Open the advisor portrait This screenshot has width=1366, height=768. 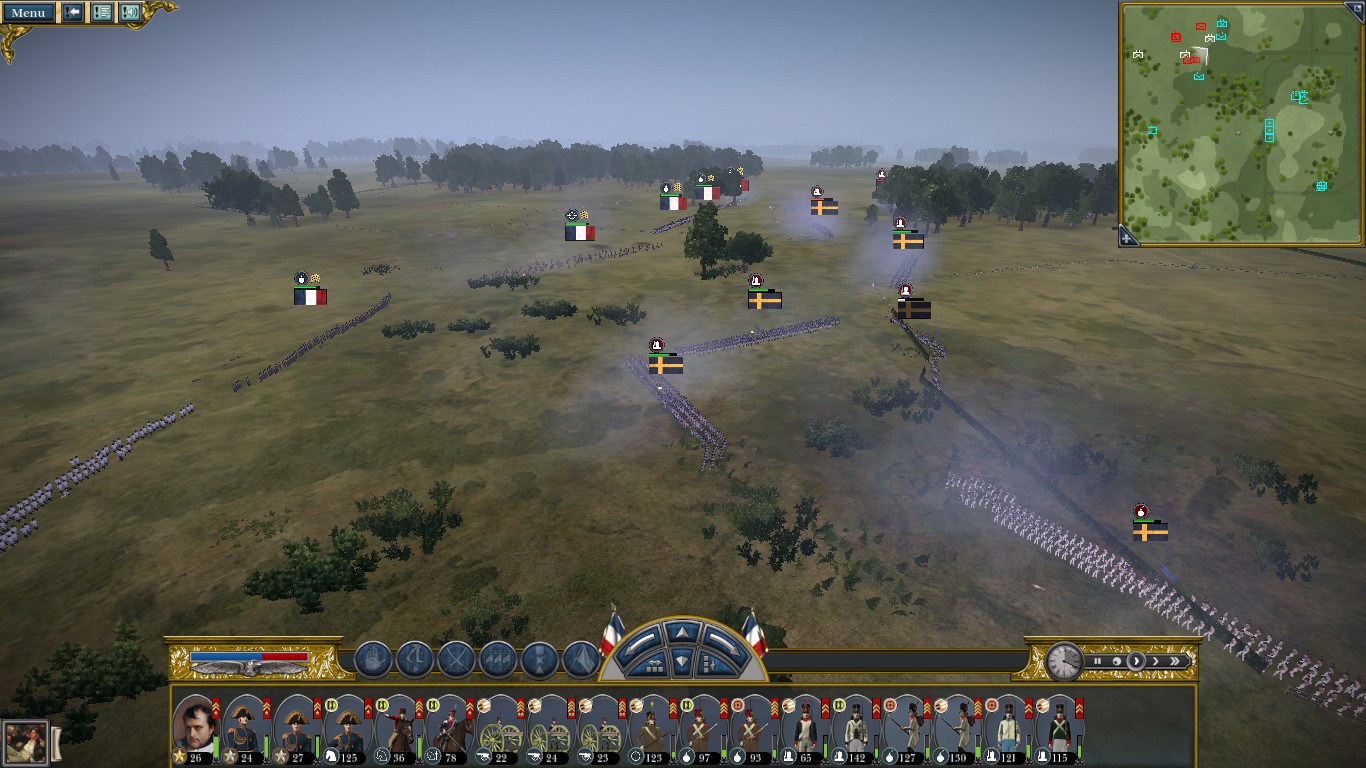pos(25,743)
